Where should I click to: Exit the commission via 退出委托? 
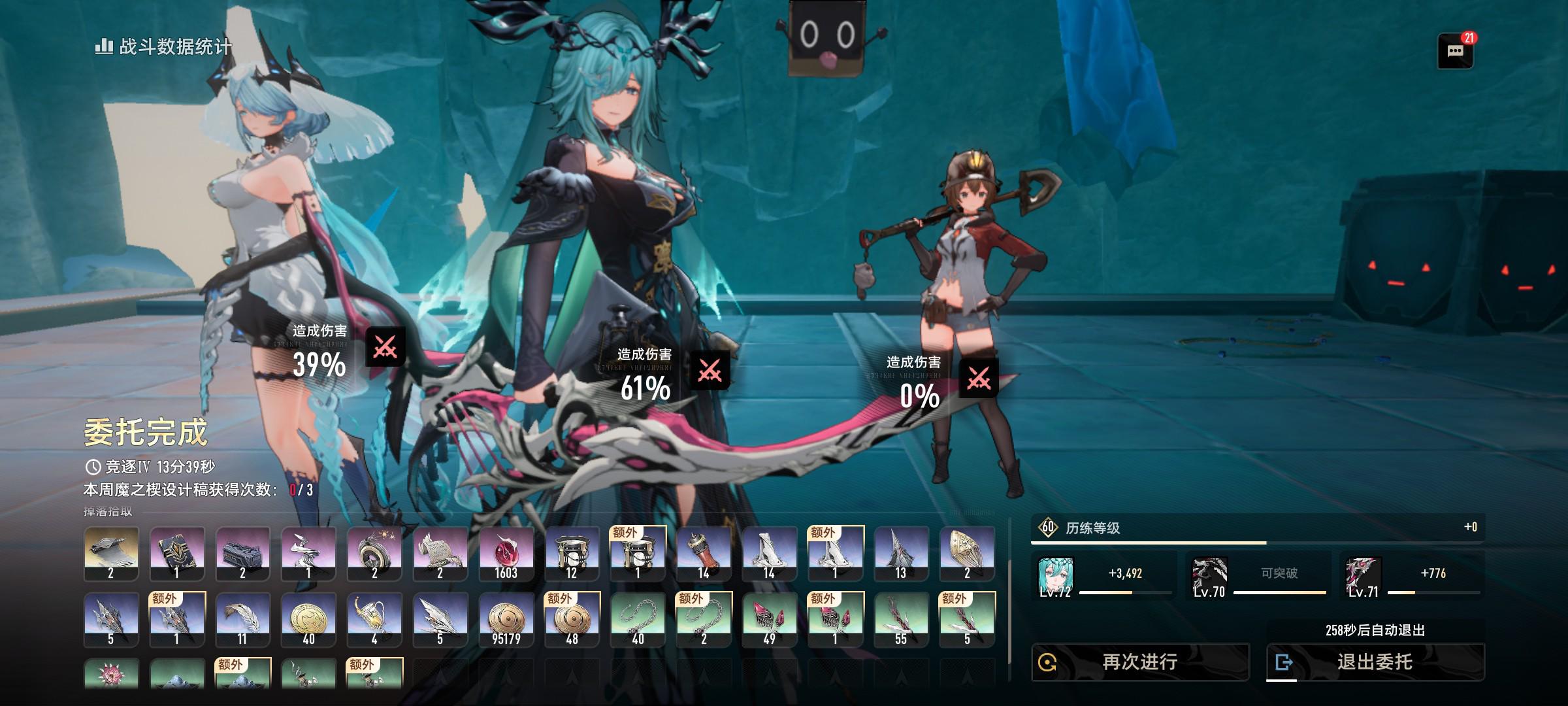pyautogui.click(x=1375, y=662)
